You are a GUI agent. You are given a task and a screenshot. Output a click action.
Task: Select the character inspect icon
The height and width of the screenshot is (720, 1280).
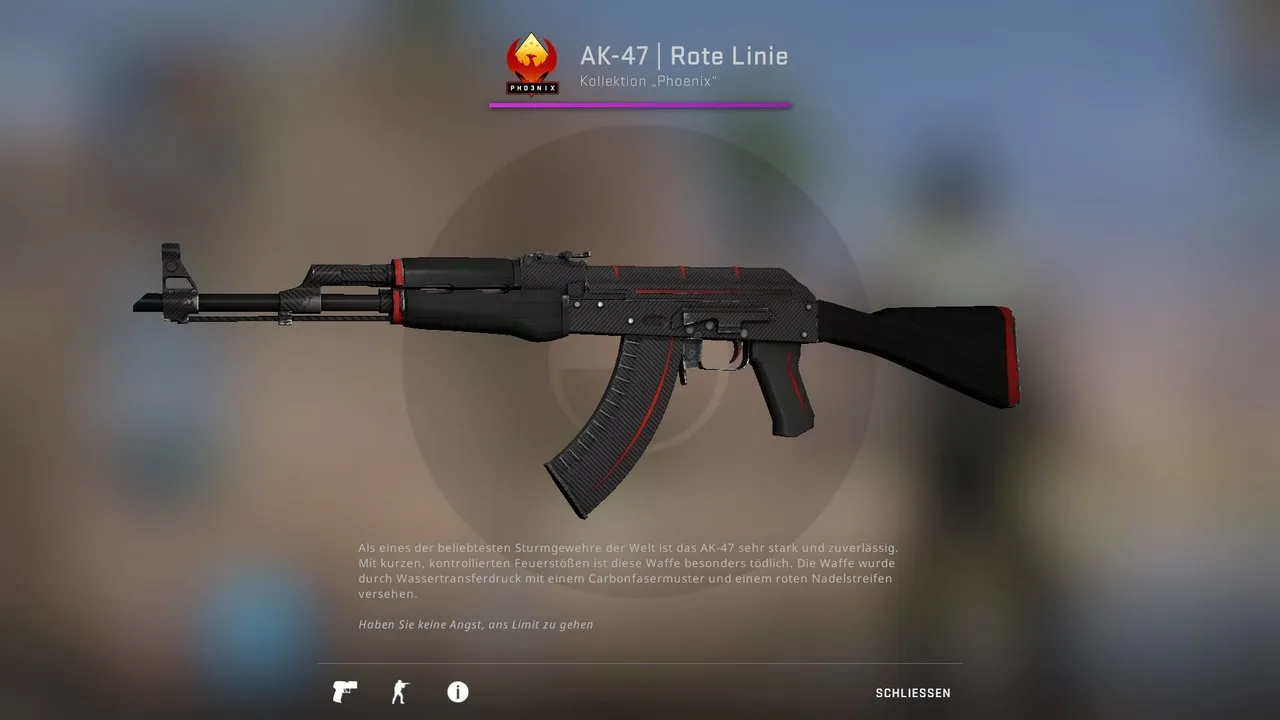point(401,692)
